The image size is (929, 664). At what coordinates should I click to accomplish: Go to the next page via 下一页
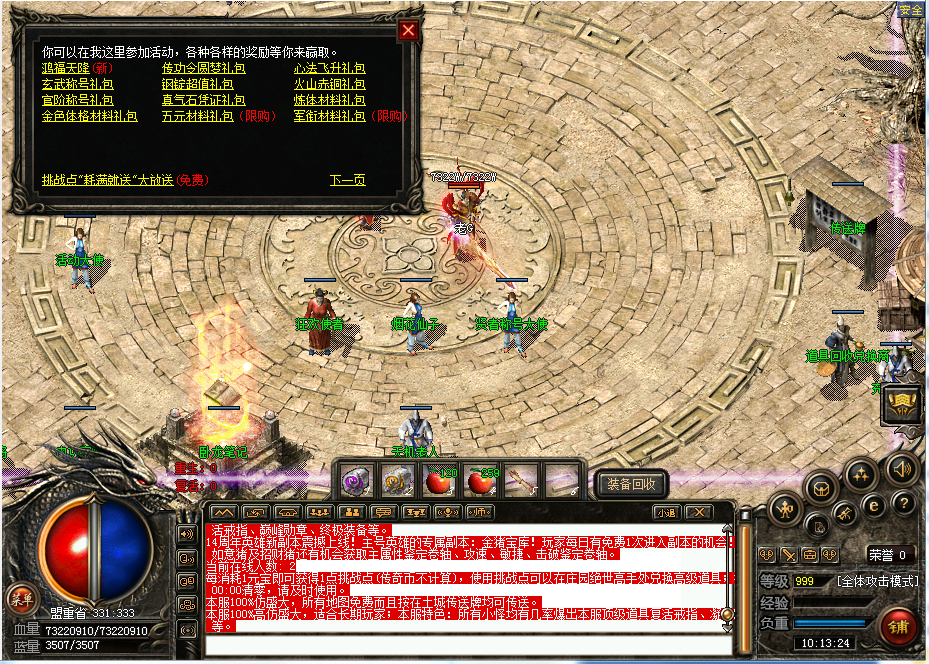pos(347,180)
